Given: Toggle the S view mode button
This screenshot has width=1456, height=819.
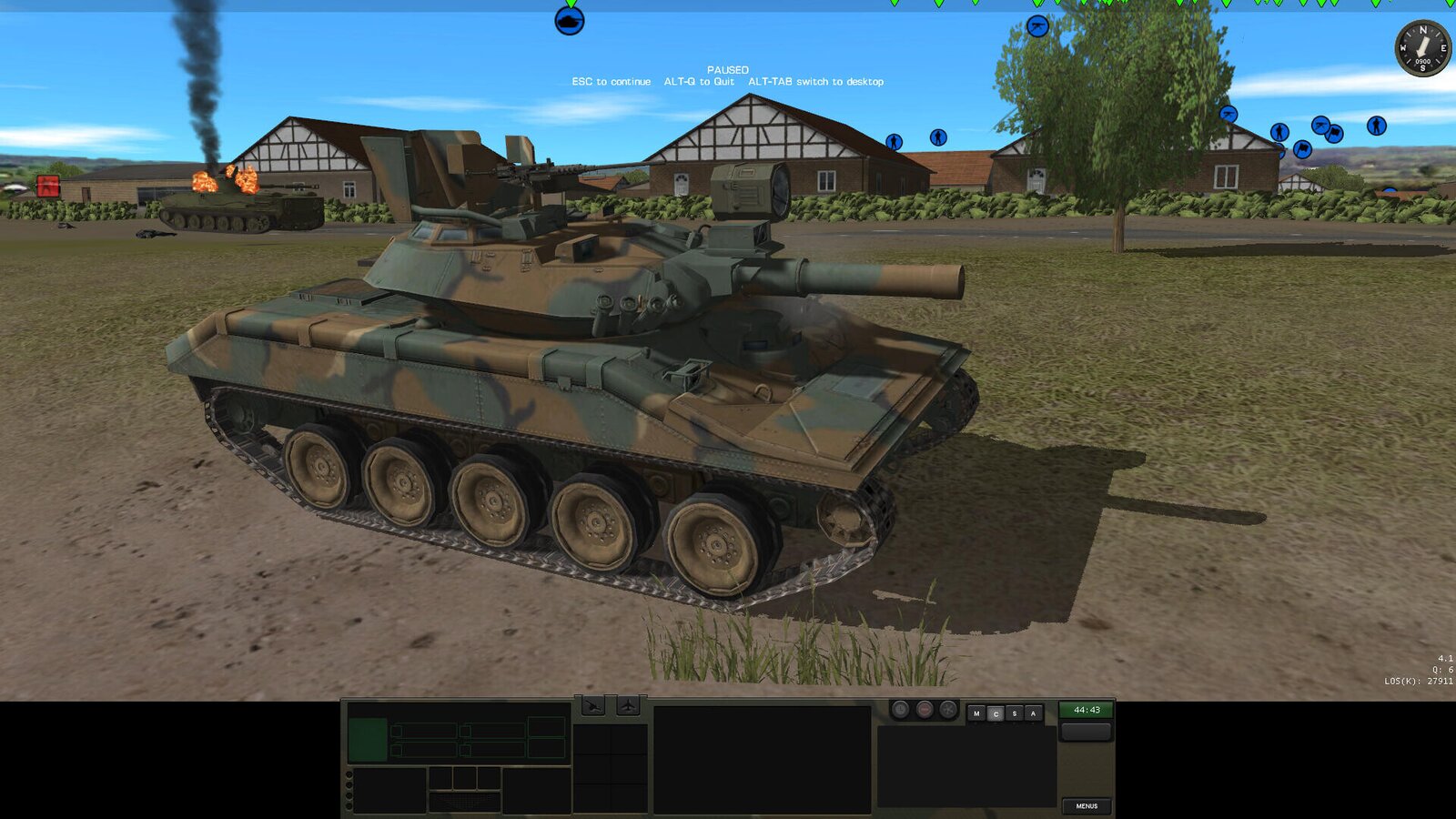Looking at the screenshot, I should click(x=1013, y=712).
